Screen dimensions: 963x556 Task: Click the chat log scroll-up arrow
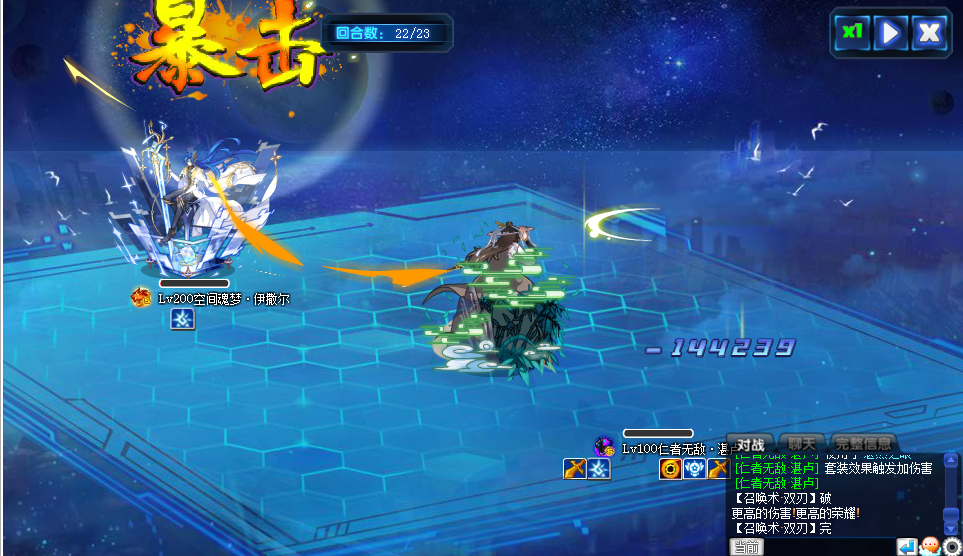pos(951,461)
